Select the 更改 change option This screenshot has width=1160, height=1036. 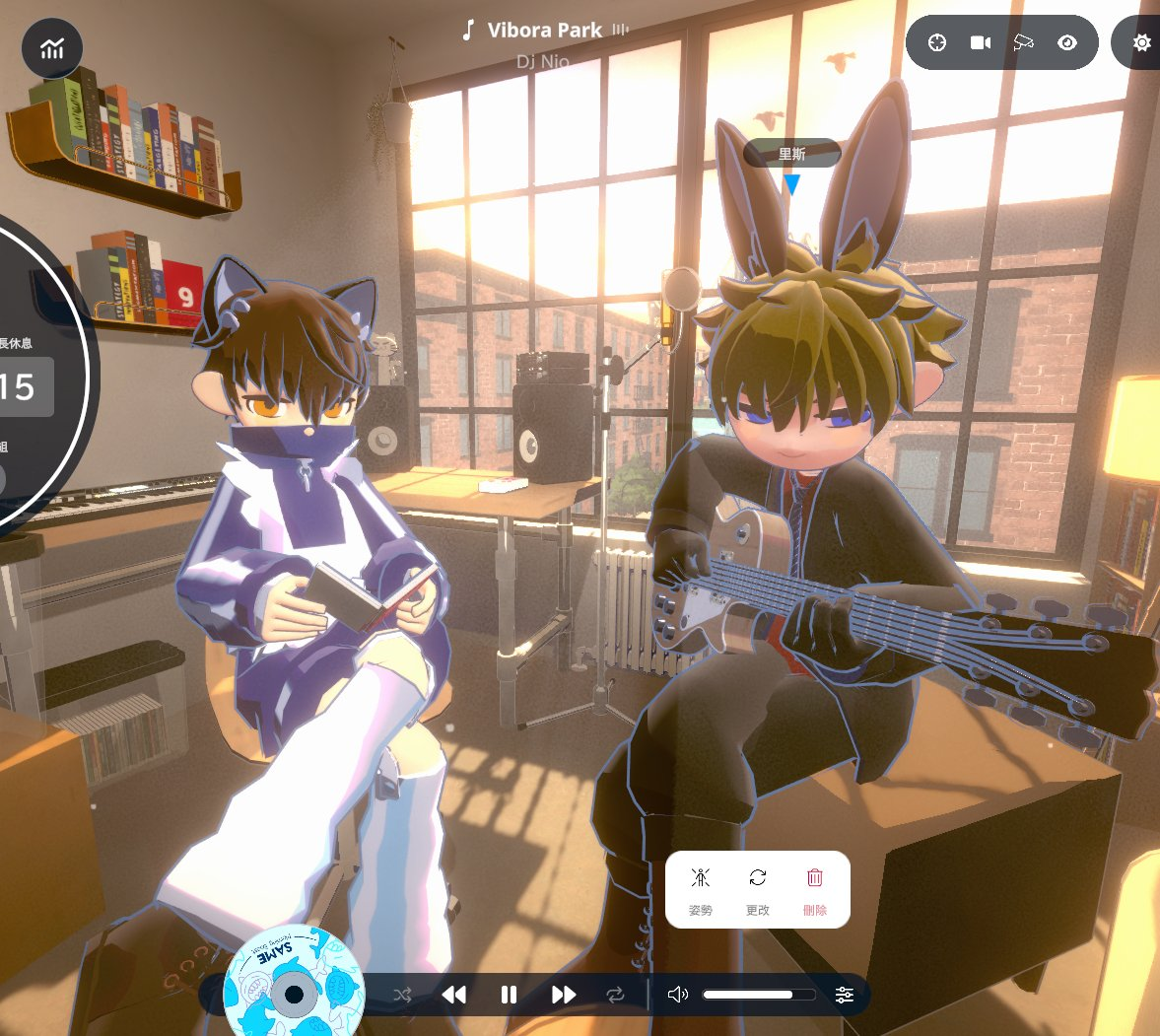758,890
